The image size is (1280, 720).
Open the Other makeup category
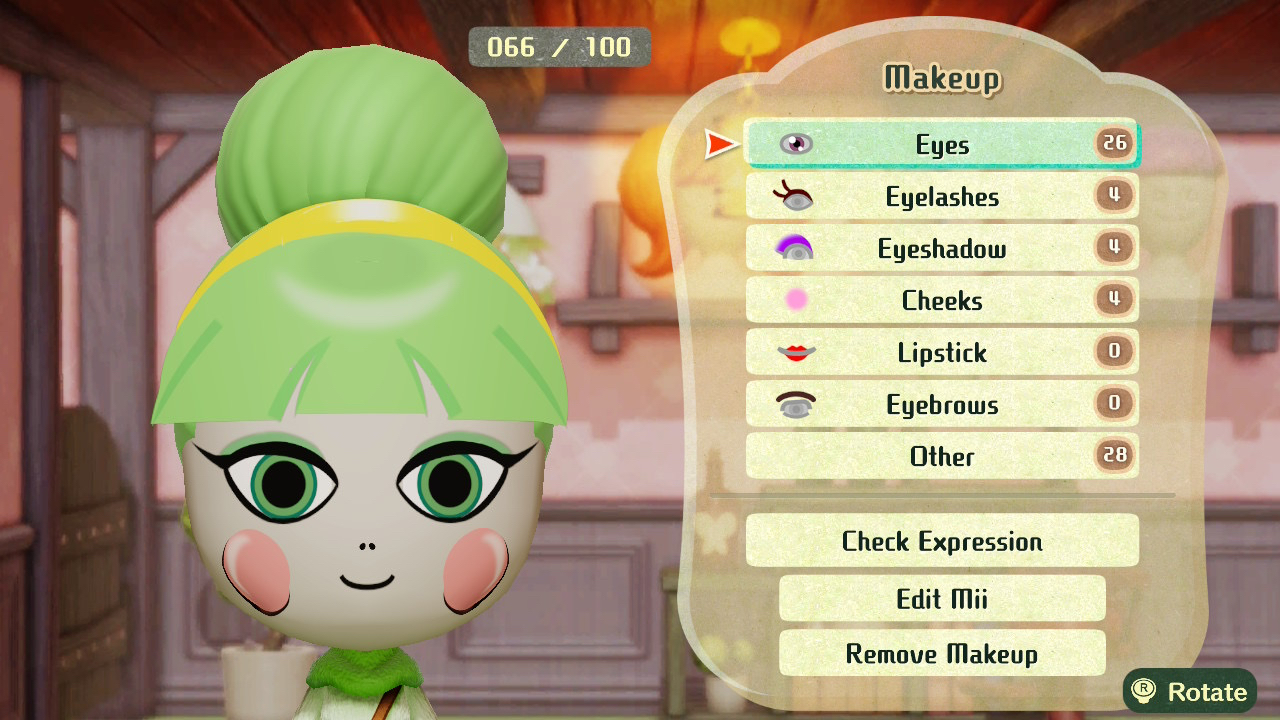[941, 457]
